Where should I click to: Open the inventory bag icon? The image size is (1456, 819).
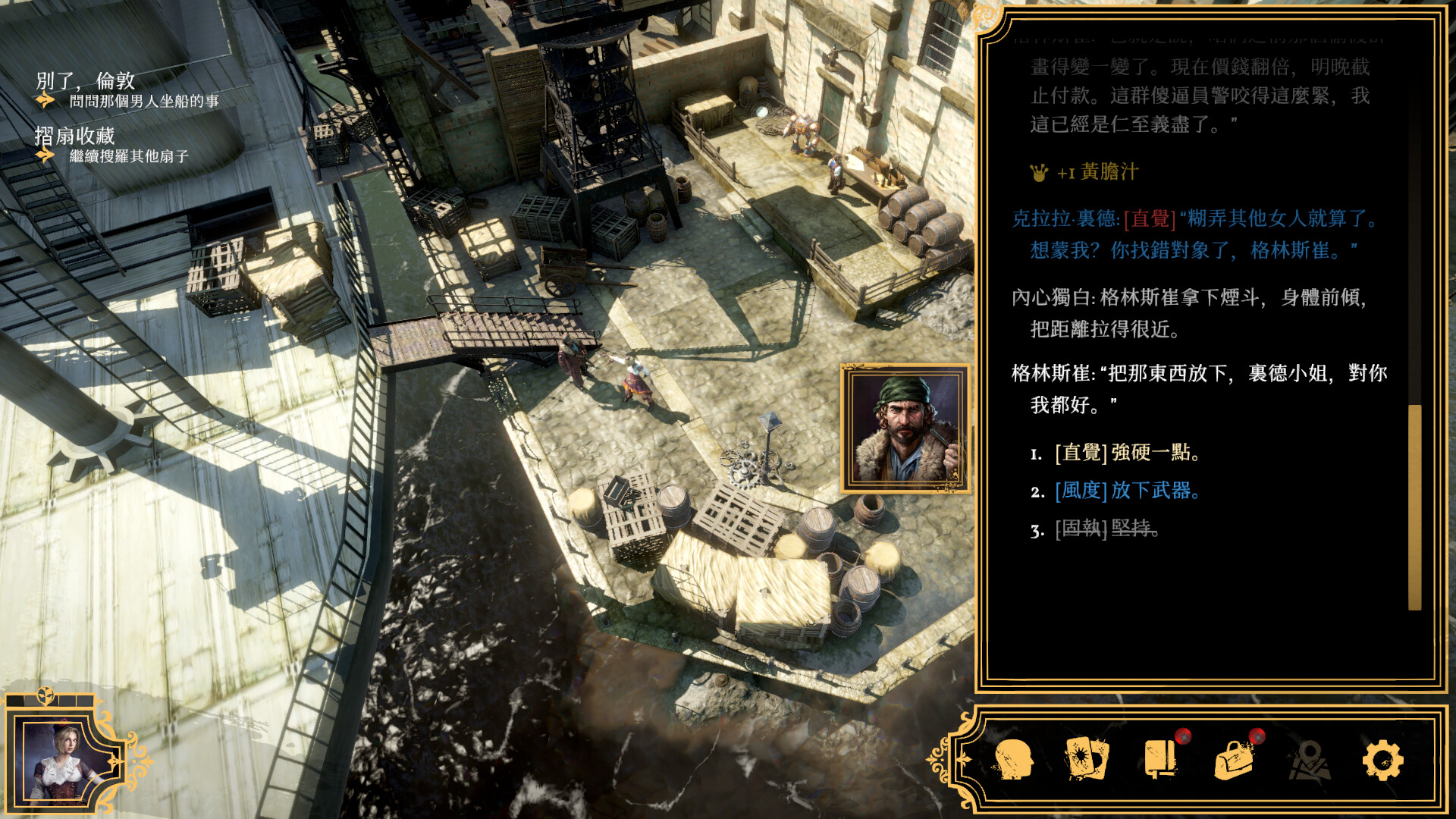pyautogui.click(x=1234, y=759)
